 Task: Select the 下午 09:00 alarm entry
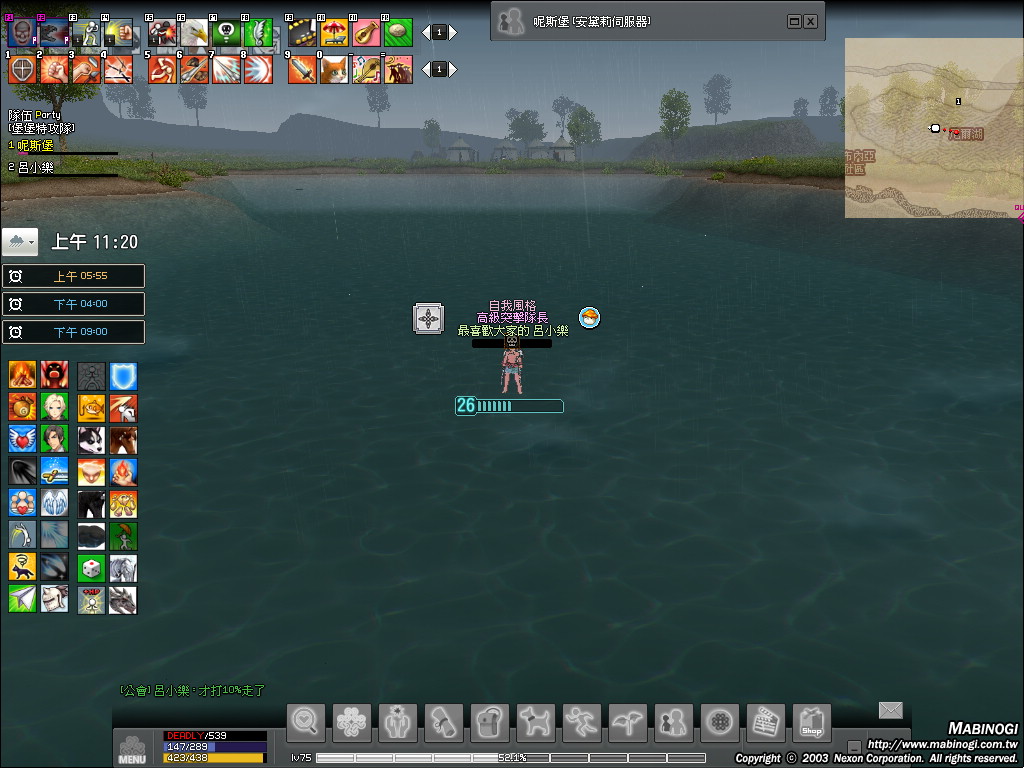point(74,332)
